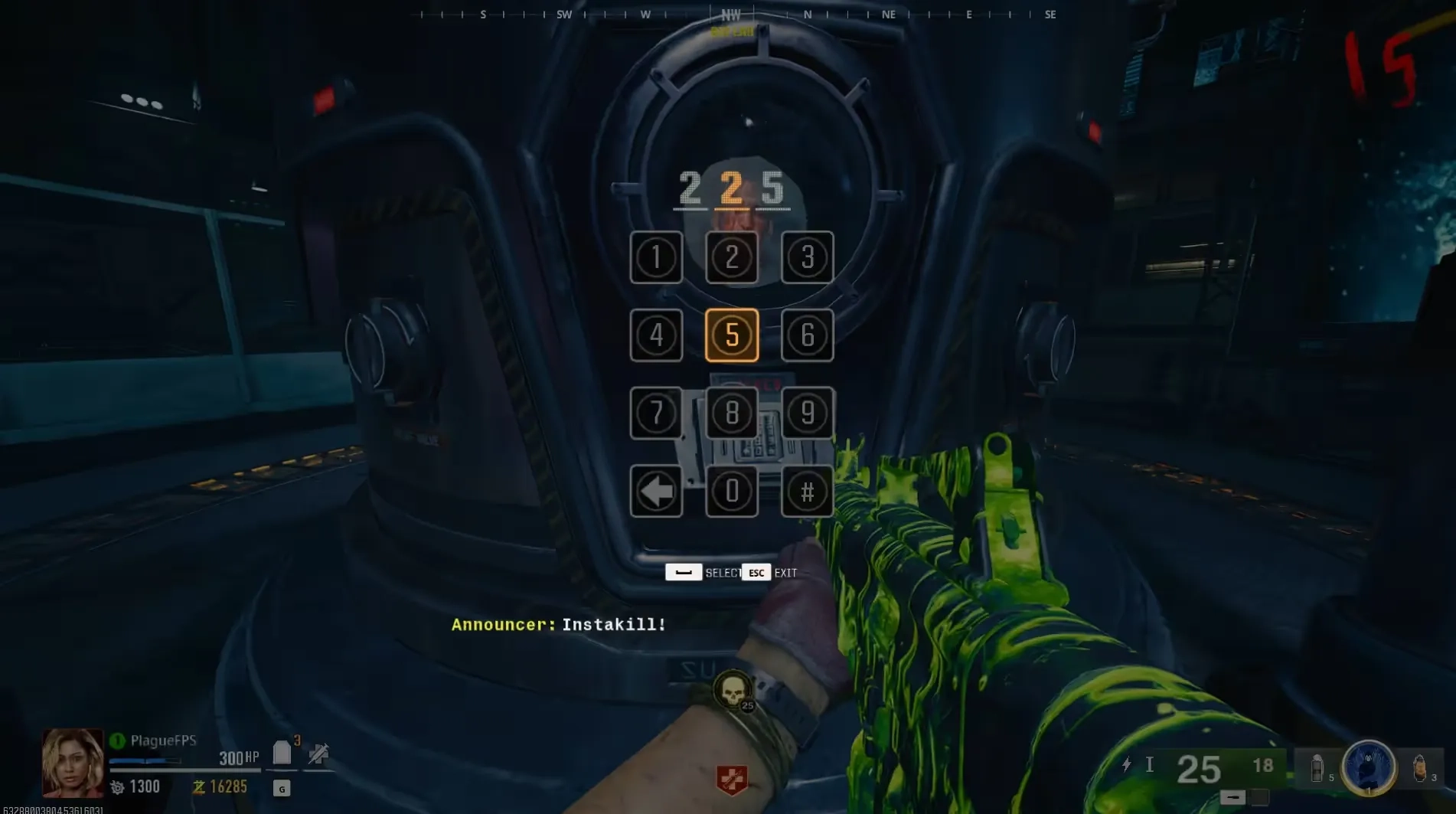Enter digit 1 on the keypad
The width and height of the screenshot is (1456, 814).
point(656,257)
